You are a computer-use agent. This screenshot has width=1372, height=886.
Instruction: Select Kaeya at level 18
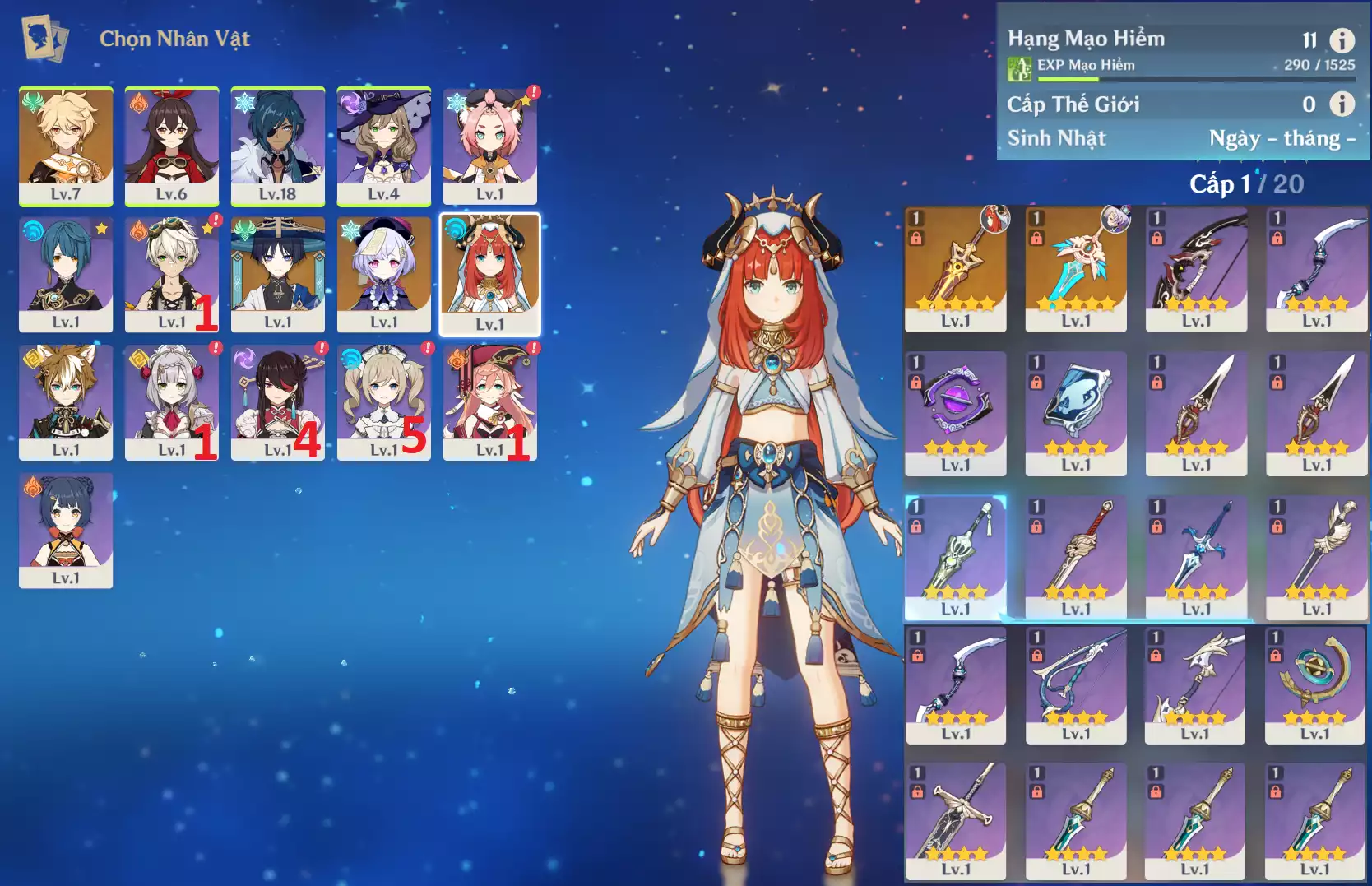click(x=278, y=146)
